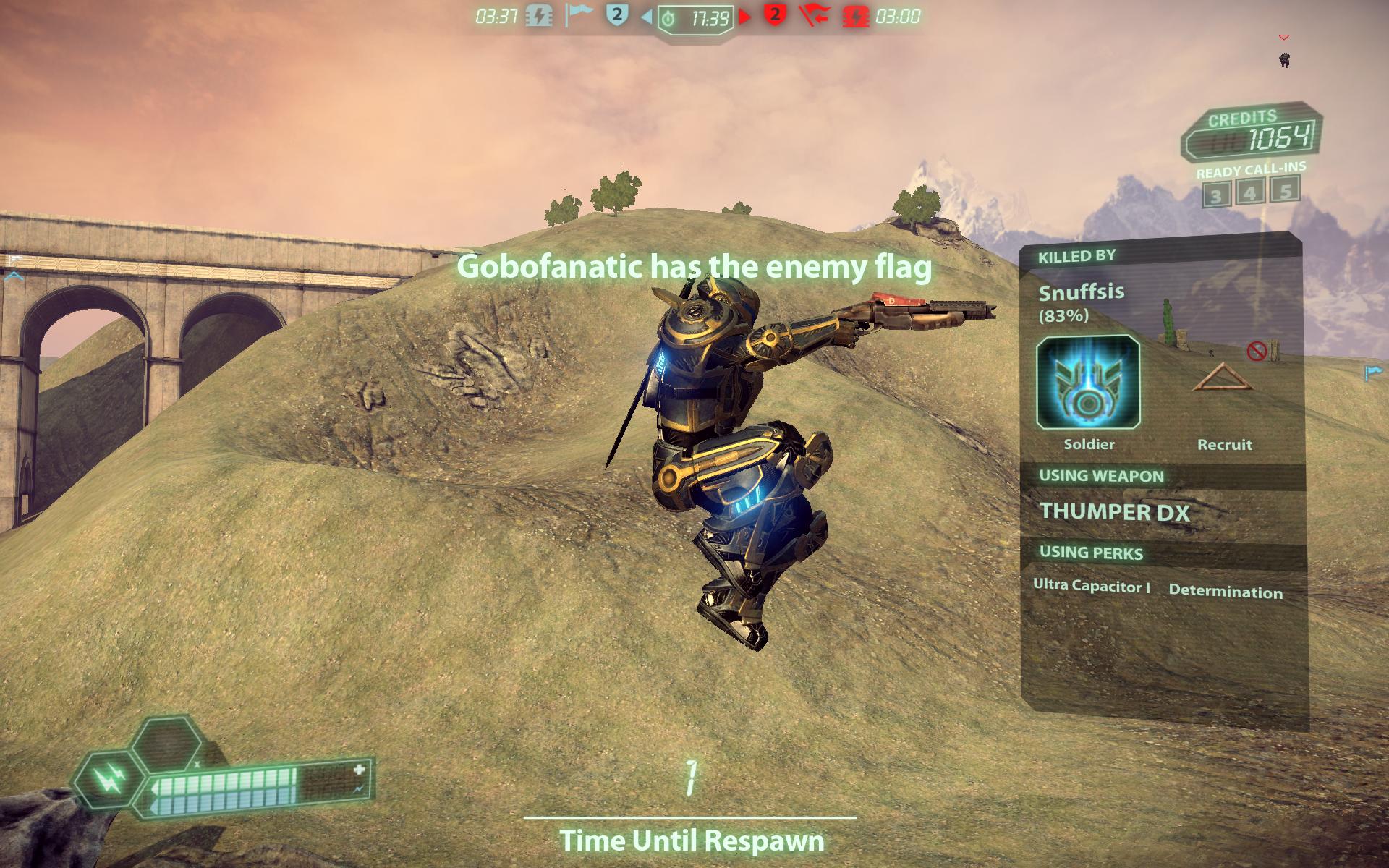The height and width of the screenshot is (868, 1389).
Task: Click the Soldier class icon
Action: click(x=1088, y=381)
